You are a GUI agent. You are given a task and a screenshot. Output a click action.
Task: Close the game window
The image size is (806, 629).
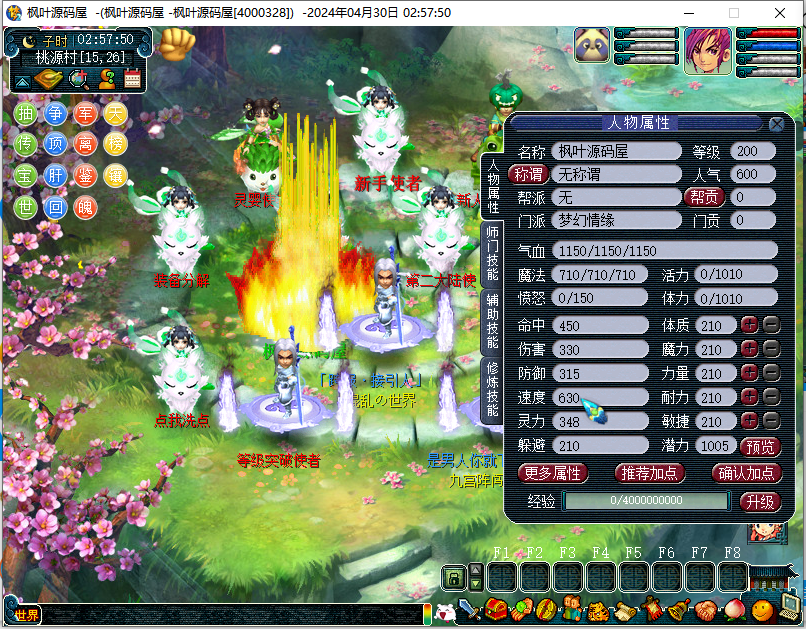[x=781, y=13]
